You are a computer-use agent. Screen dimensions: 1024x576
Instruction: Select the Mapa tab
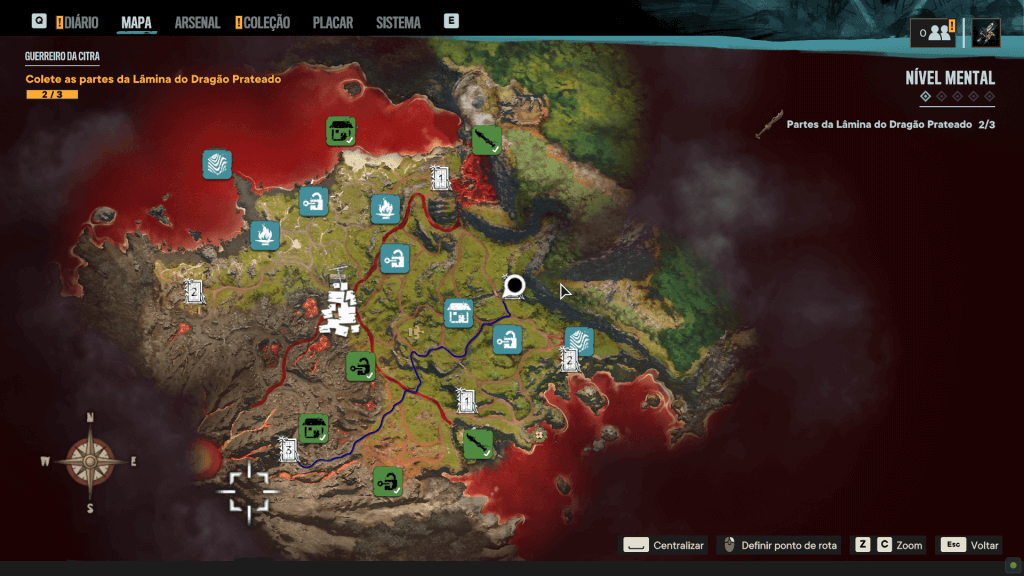(x=136, y=22)
